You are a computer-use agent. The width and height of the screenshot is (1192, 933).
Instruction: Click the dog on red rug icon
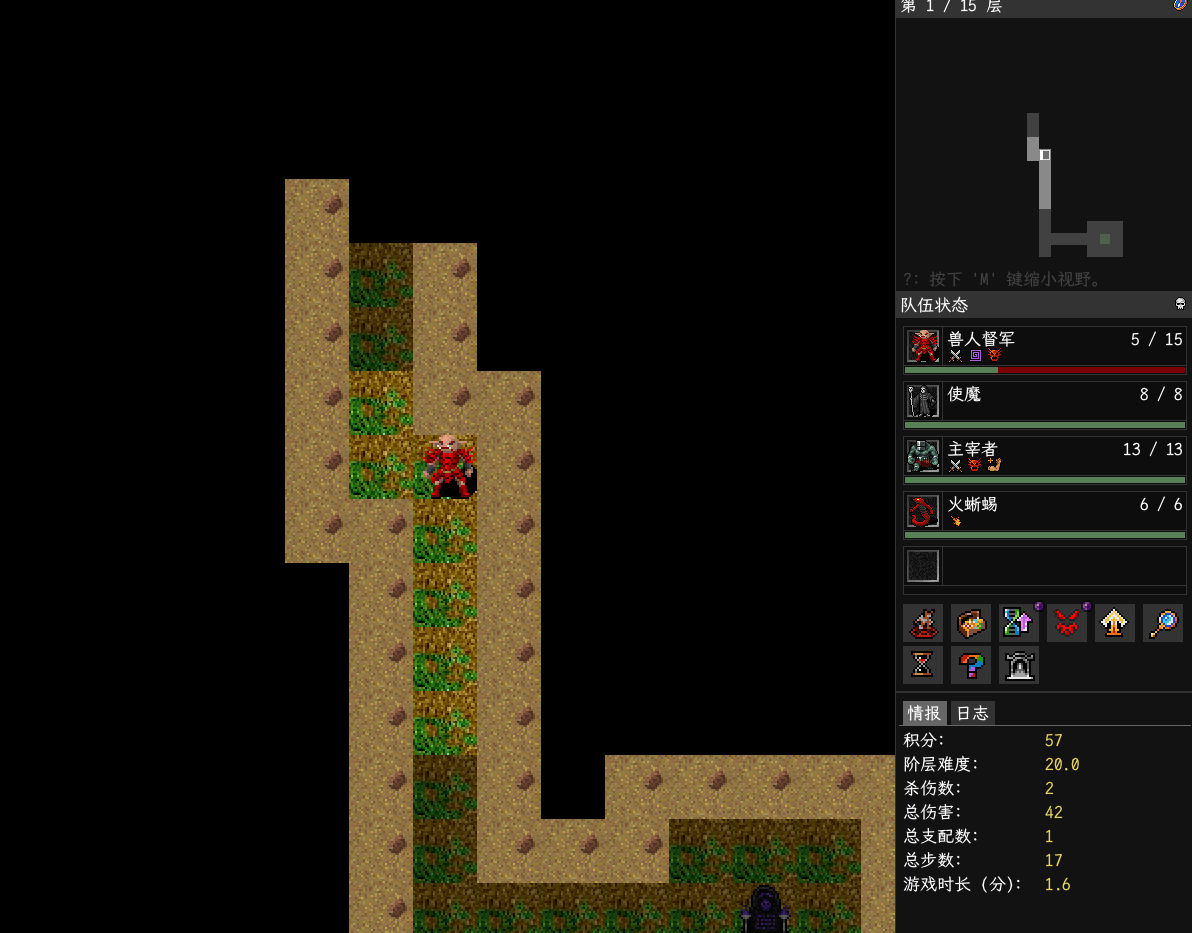click(923, 623)
